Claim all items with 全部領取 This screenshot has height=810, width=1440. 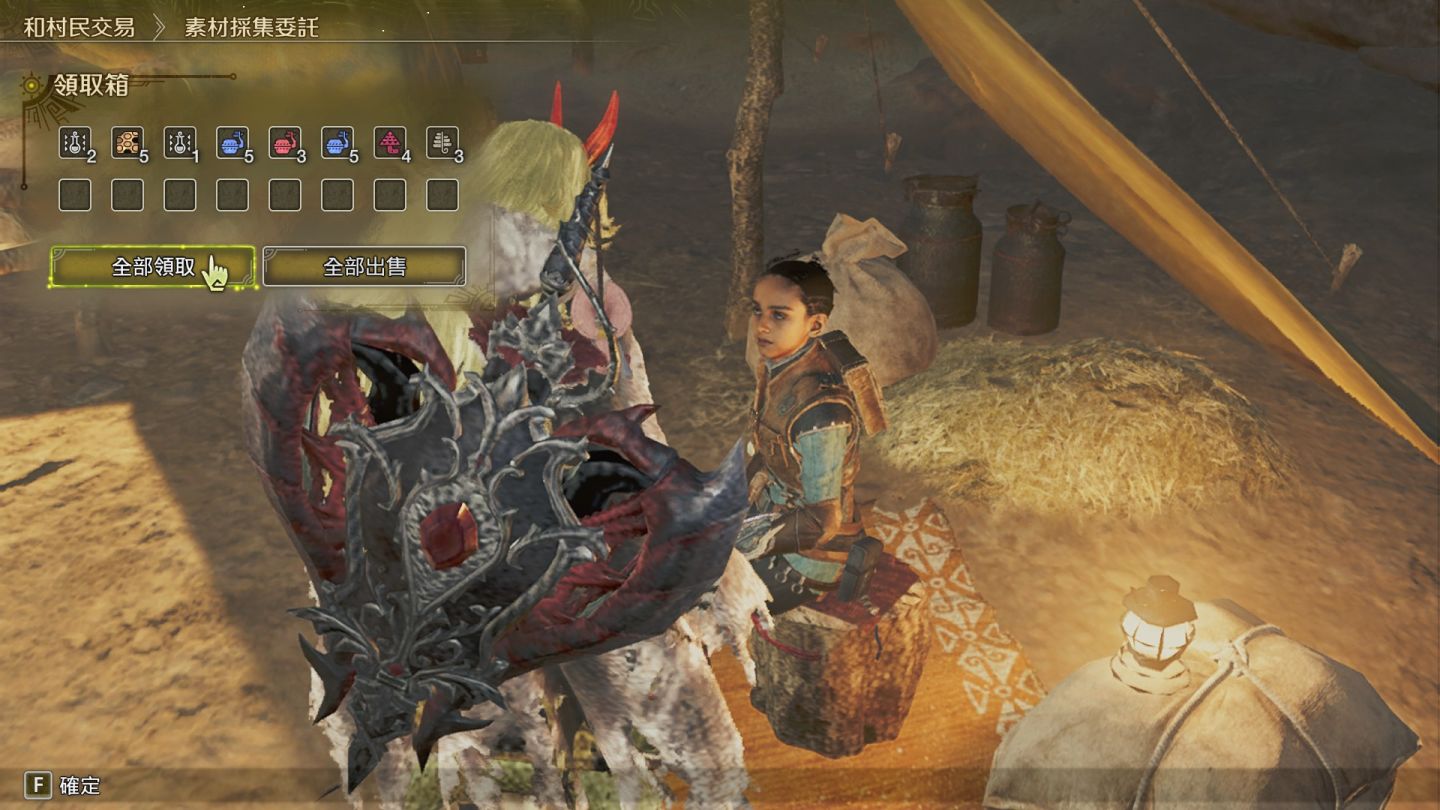152,267
